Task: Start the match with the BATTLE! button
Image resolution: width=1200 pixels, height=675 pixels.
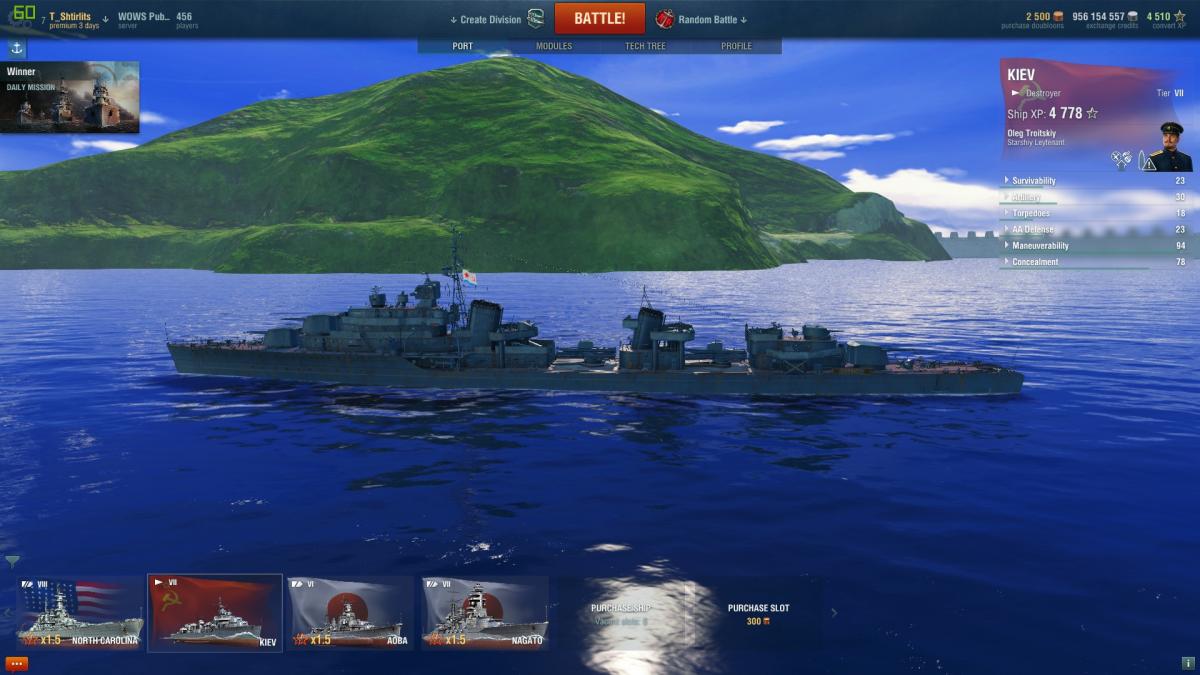Action: 599,19
